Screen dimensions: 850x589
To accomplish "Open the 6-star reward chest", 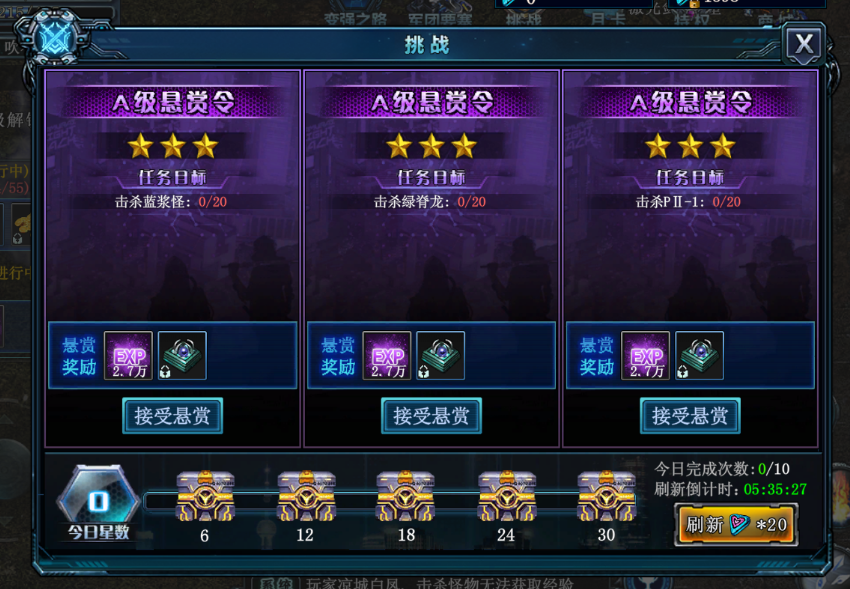I will (205, 497).
